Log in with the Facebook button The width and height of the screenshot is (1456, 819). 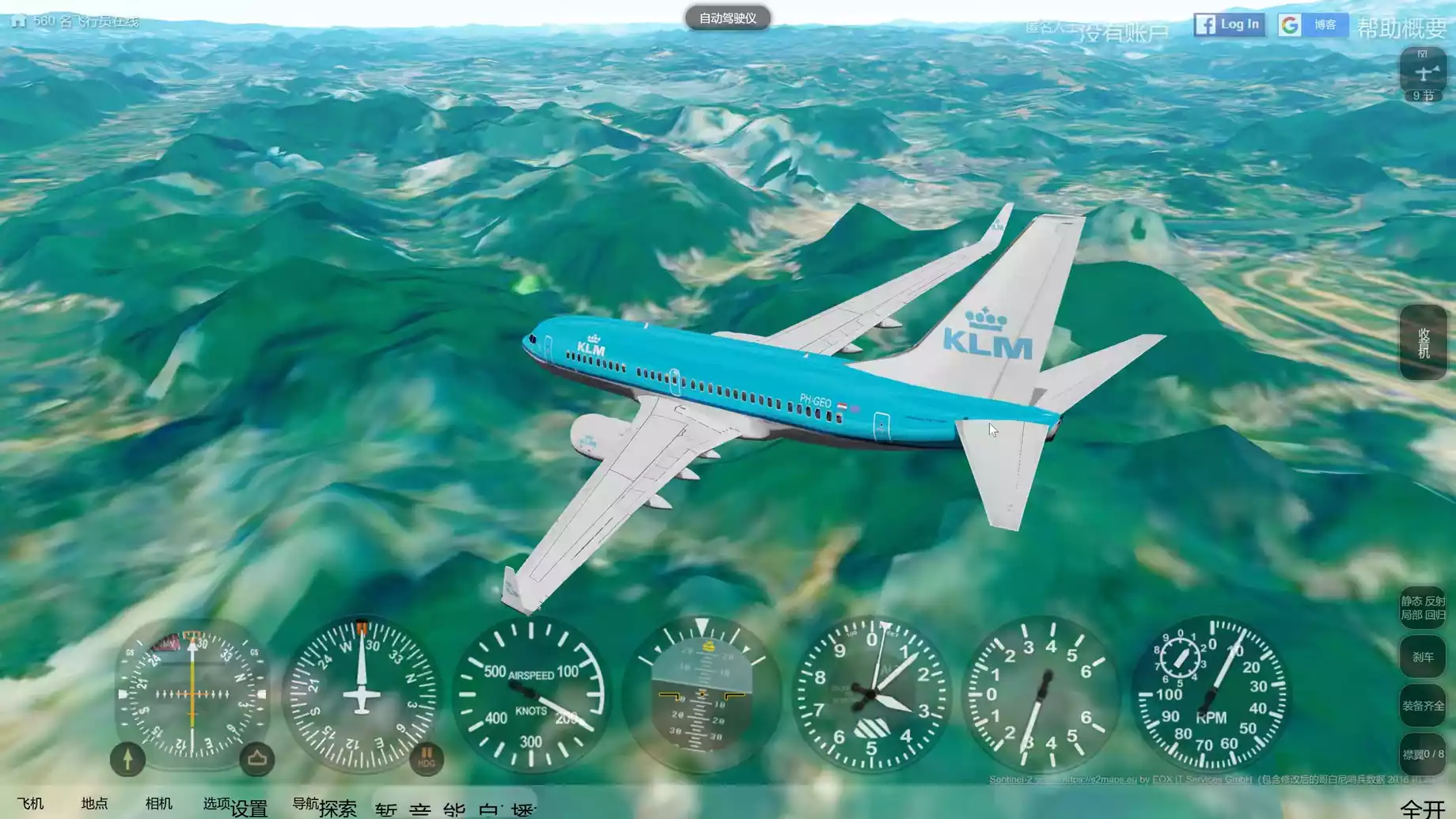point(1229,25)
